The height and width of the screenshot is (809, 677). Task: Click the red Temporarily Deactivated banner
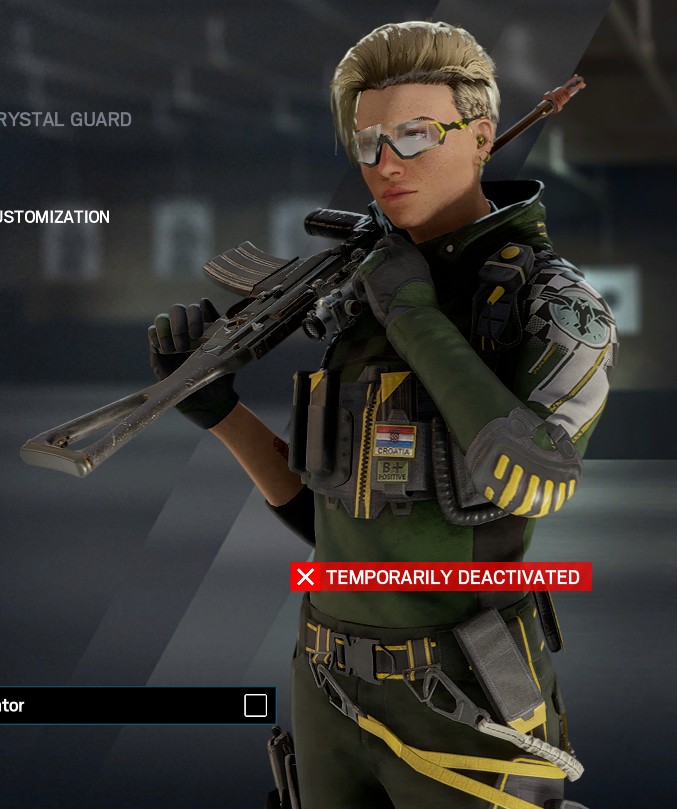click(440, 577)
